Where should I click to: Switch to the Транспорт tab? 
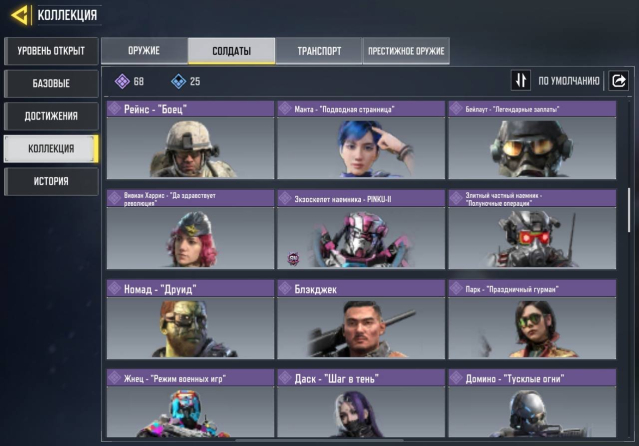[319, 51]
